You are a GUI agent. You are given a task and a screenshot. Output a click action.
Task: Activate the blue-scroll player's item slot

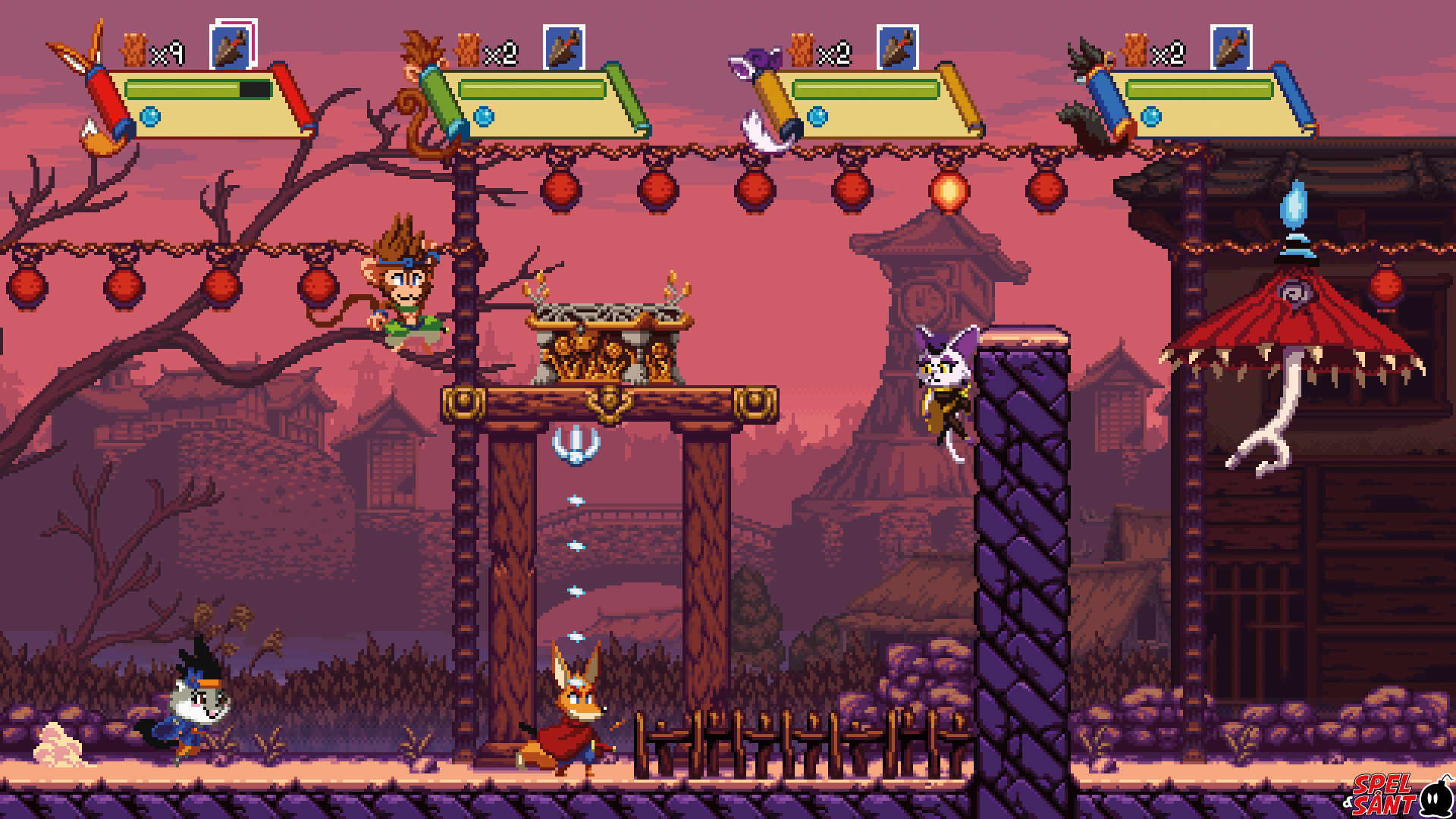click(x=1231, y=48)
